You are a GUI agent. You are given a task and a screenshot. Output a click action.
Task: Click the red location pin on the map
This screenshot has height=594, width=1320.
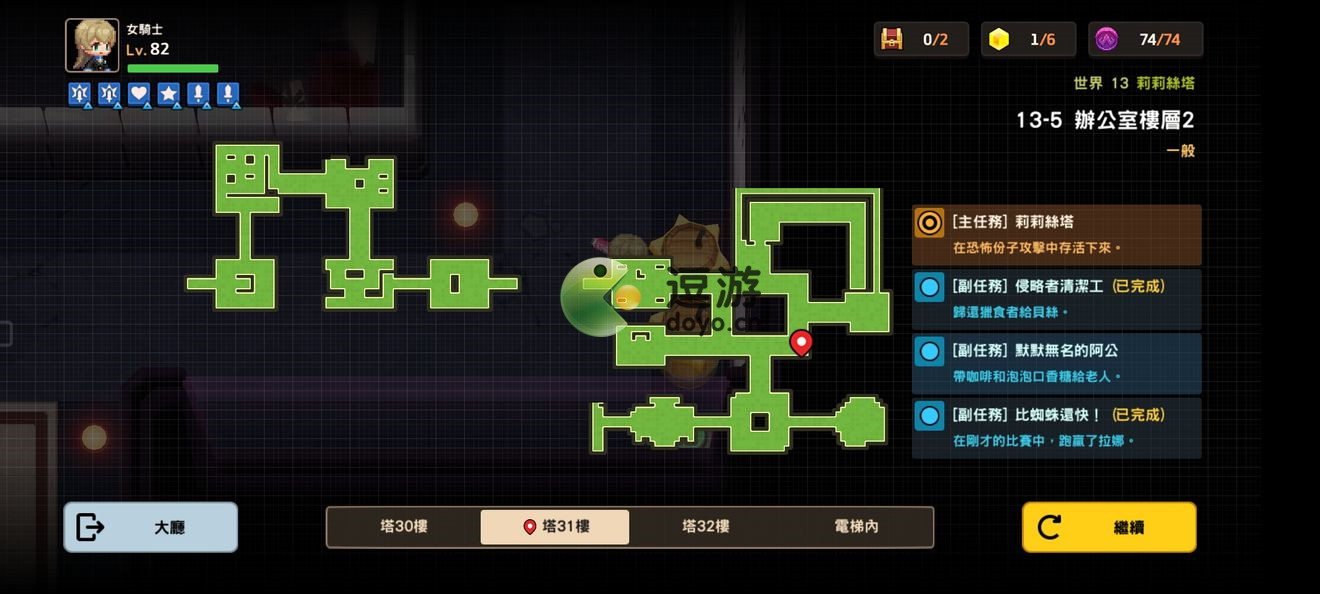[x=800, y=343]
